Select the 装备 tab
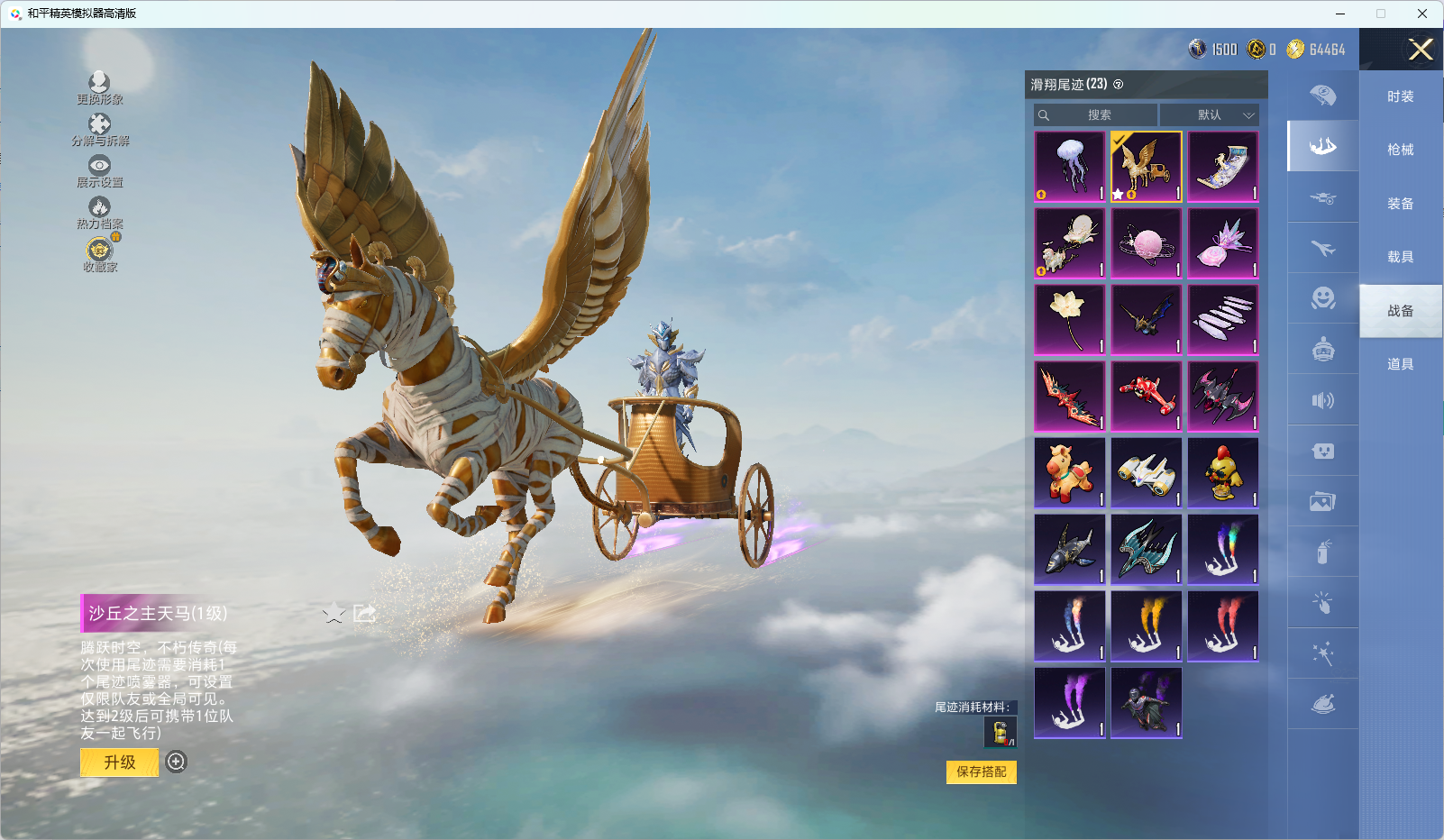The height and width of the screenshot is (840, 1444). tap(1400, 204)
